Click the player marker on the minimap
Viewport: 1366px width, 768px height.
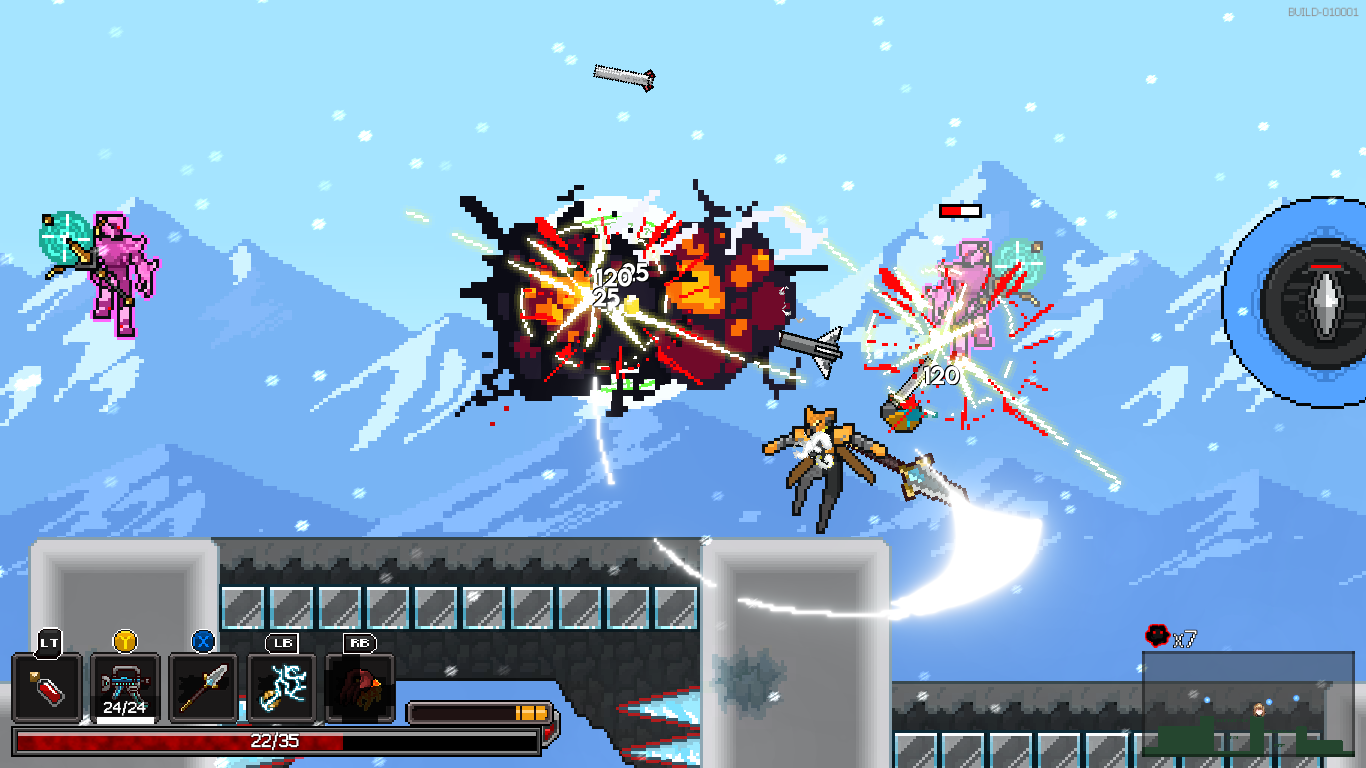coord(1259,710)
